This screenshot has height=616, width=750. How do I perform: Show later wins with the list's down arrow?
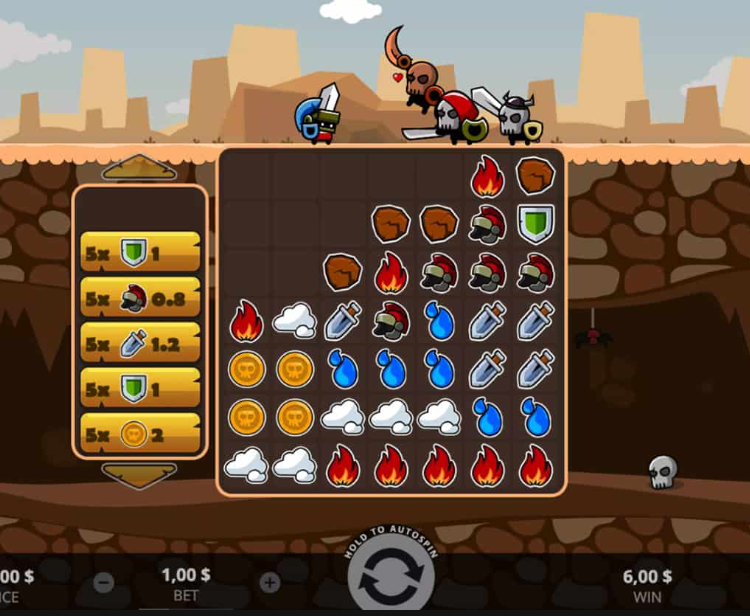point(139,474)
